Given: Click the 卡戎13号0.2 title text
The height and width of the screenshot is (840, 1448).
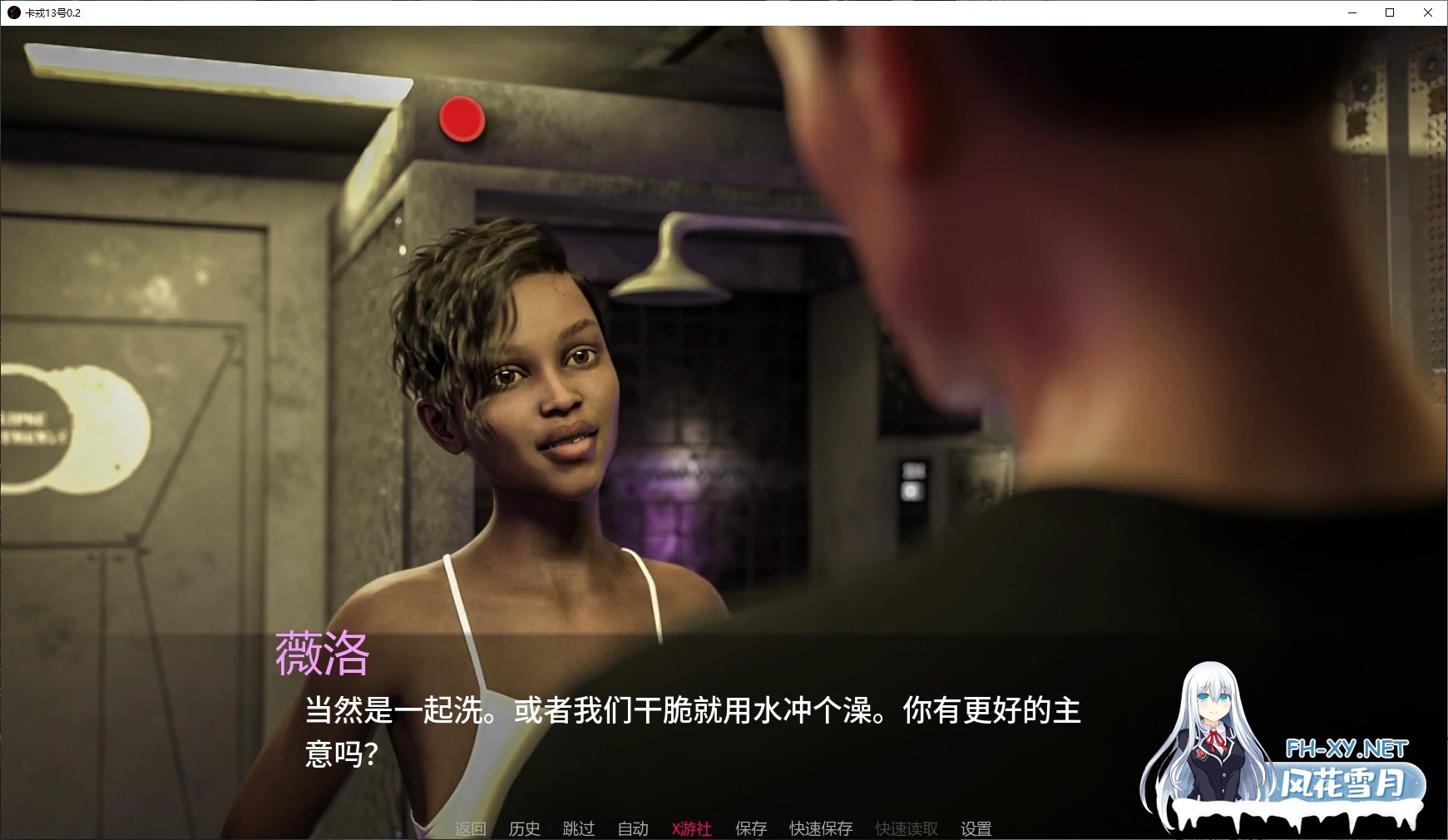Looking at the screenshot, I should (52, 12).
